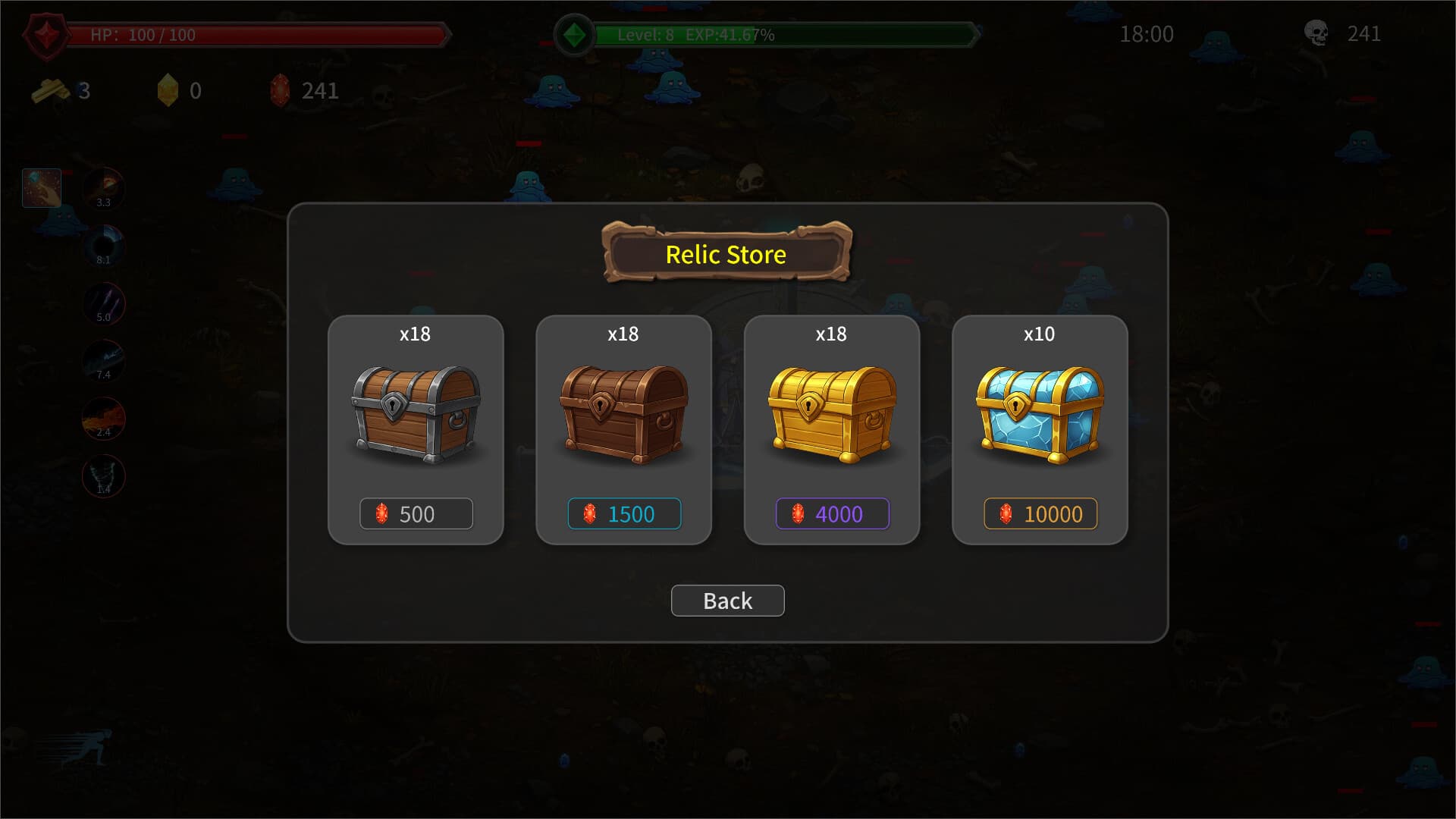The image size is (1456, 819).
Task: Select the skill icon showing 3.3 cooldown
Action: pyautogui.click(x=103, y=187)
